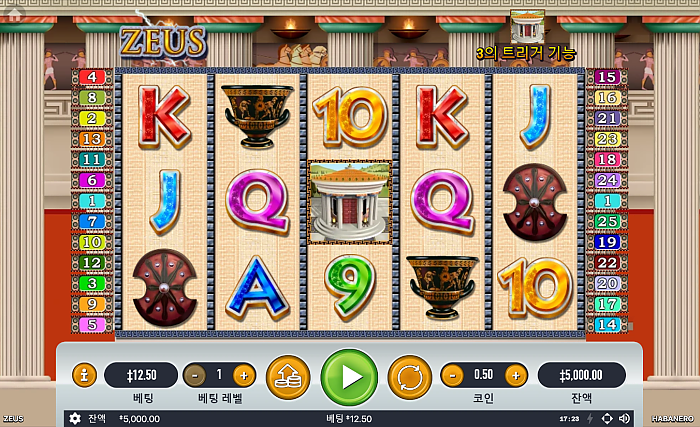700x427 pixels.
Task: Open the settings gear menu
Action: pos(74,418)
